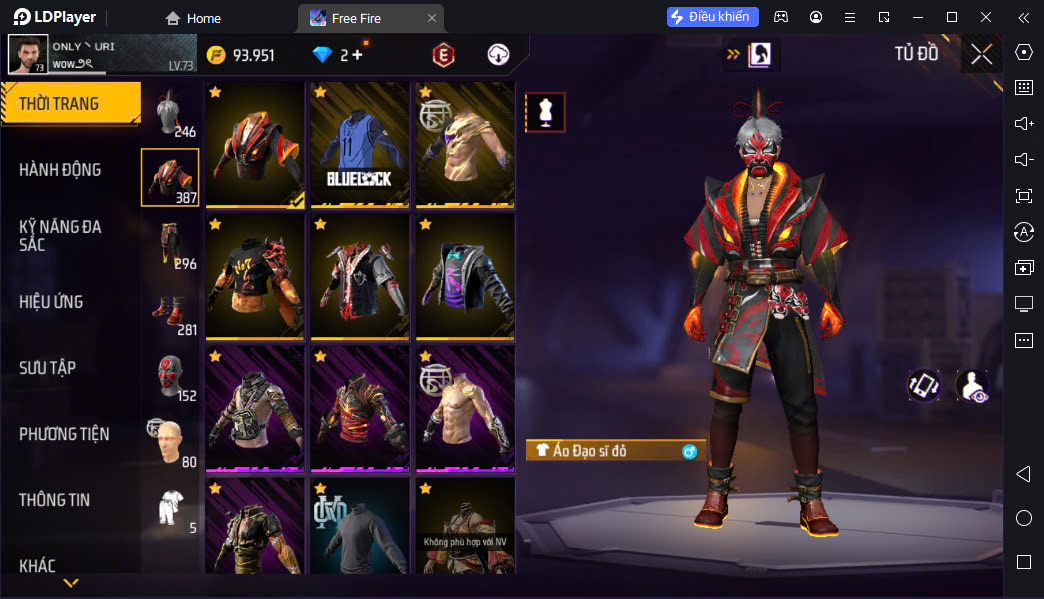The width and height of the screenshot is (1044, 599).
Task: Switch to the Home tab in LDPlayer
Action: point(193,18)
